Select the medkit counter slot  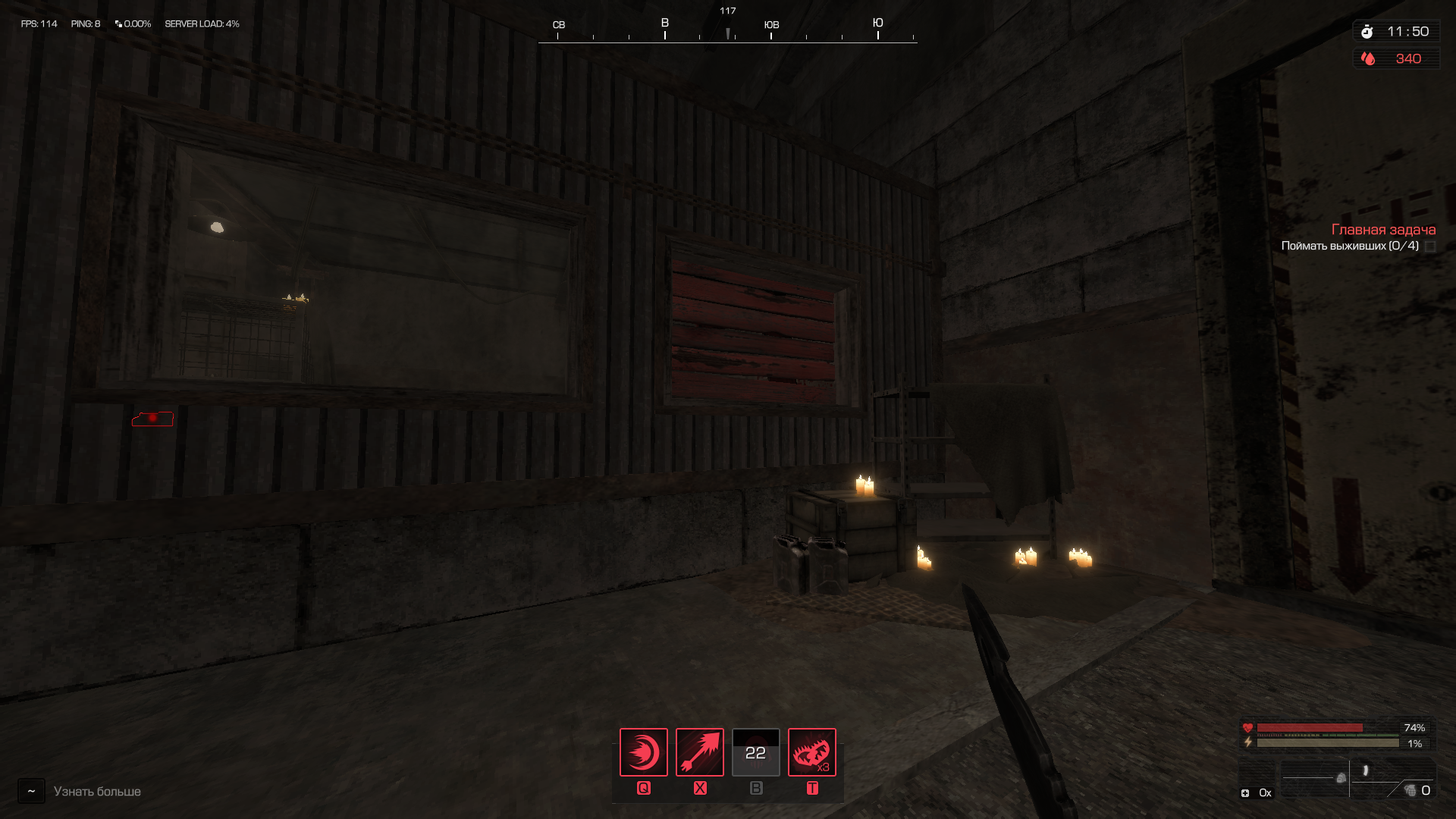1256,792
